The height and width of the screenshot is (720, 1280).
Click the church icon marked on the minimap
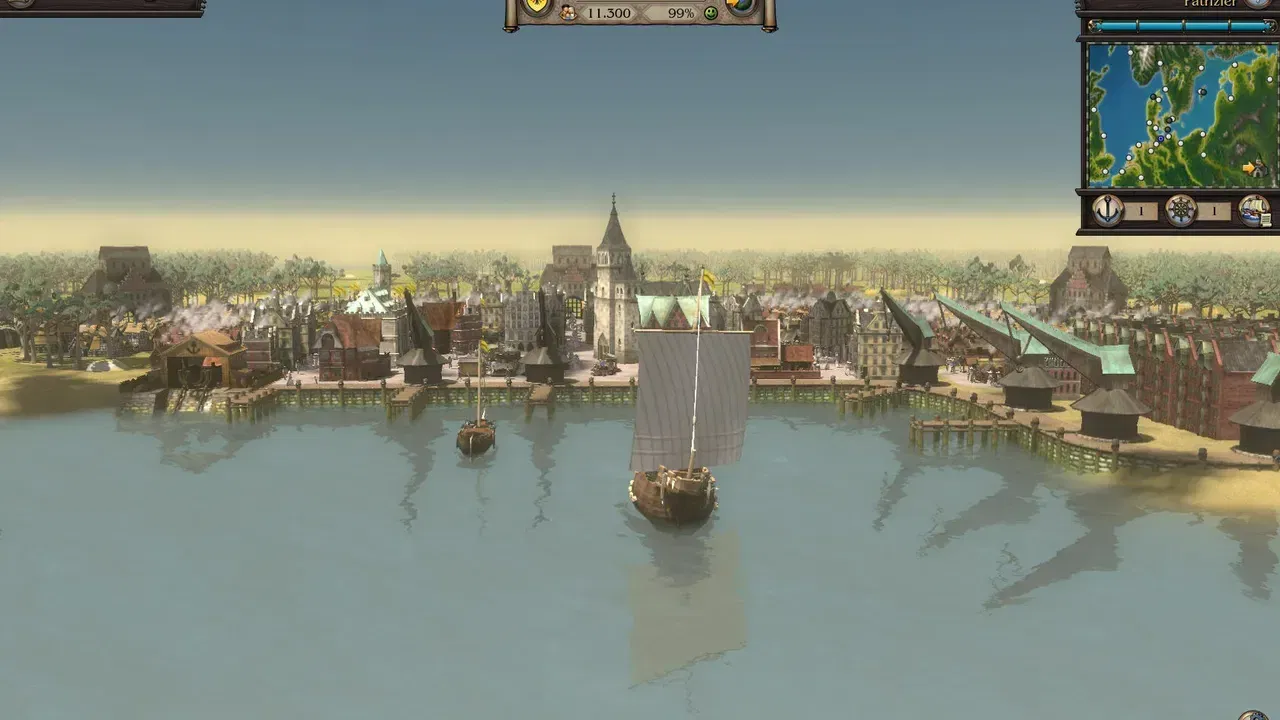[x=1258, y=167]
